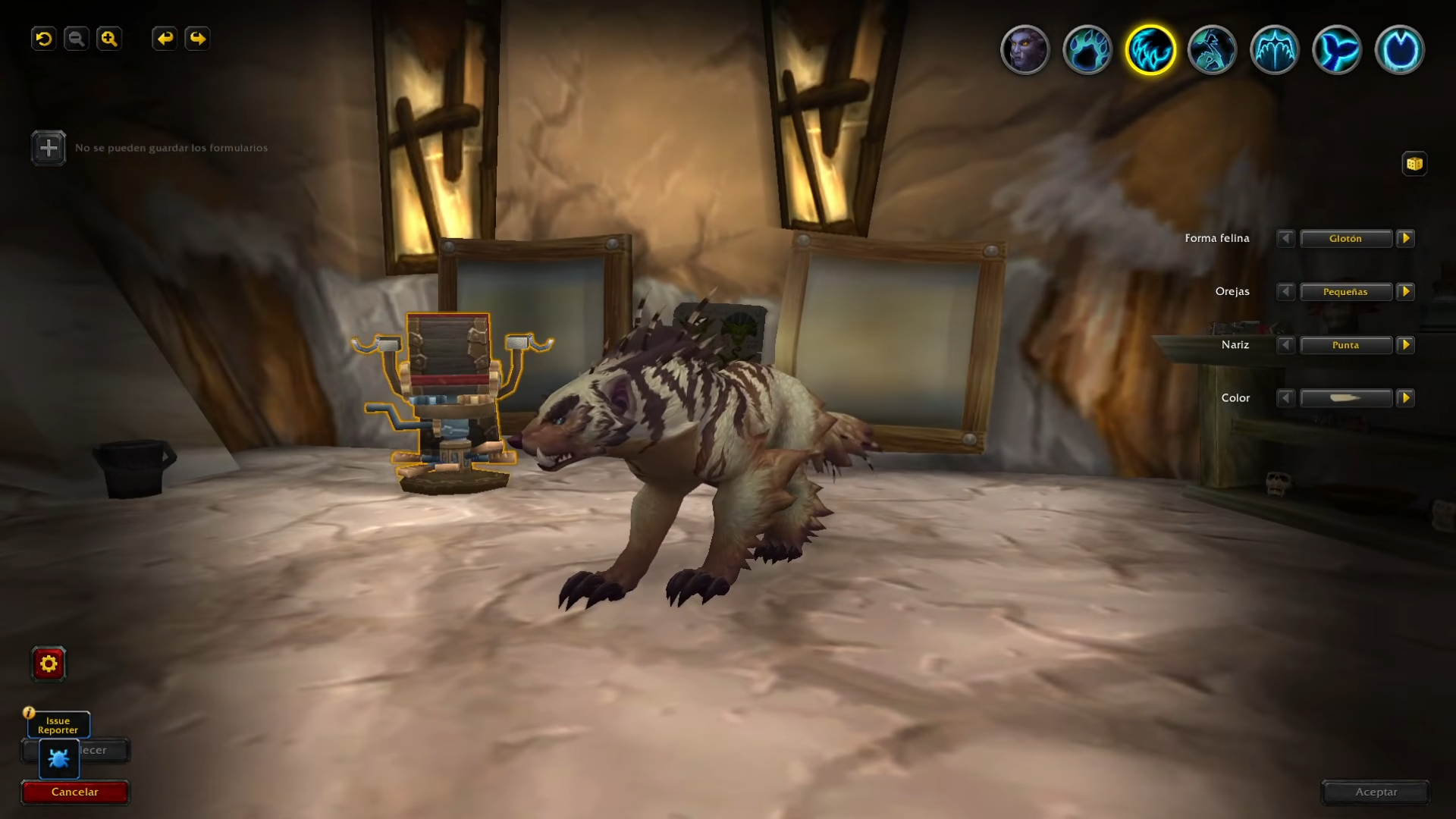
Task: Choose the whale-tail aquatic form tab
Action: click(1337, 50)
